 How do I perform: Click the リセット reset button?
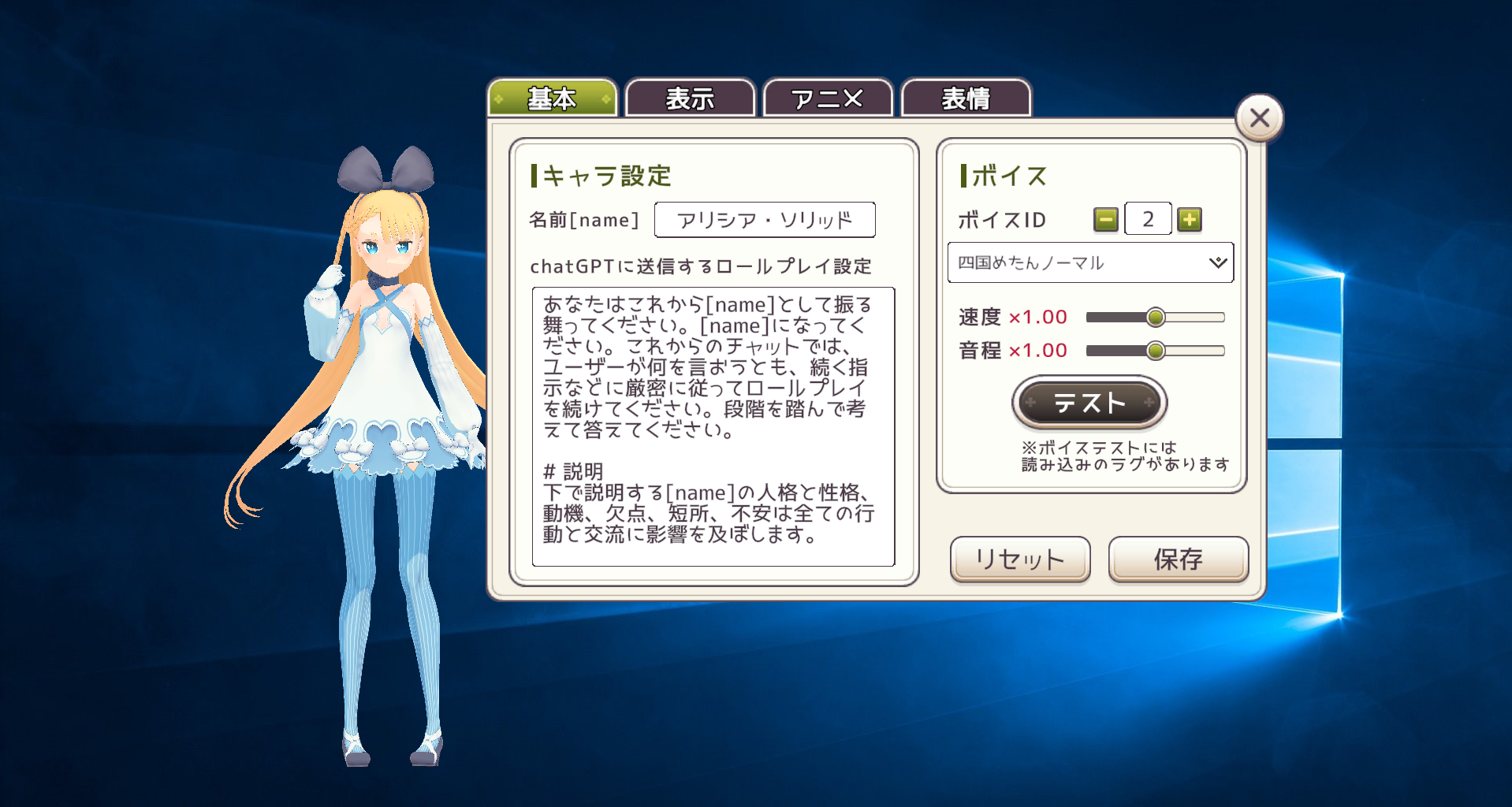click(x=1019, y=560)
